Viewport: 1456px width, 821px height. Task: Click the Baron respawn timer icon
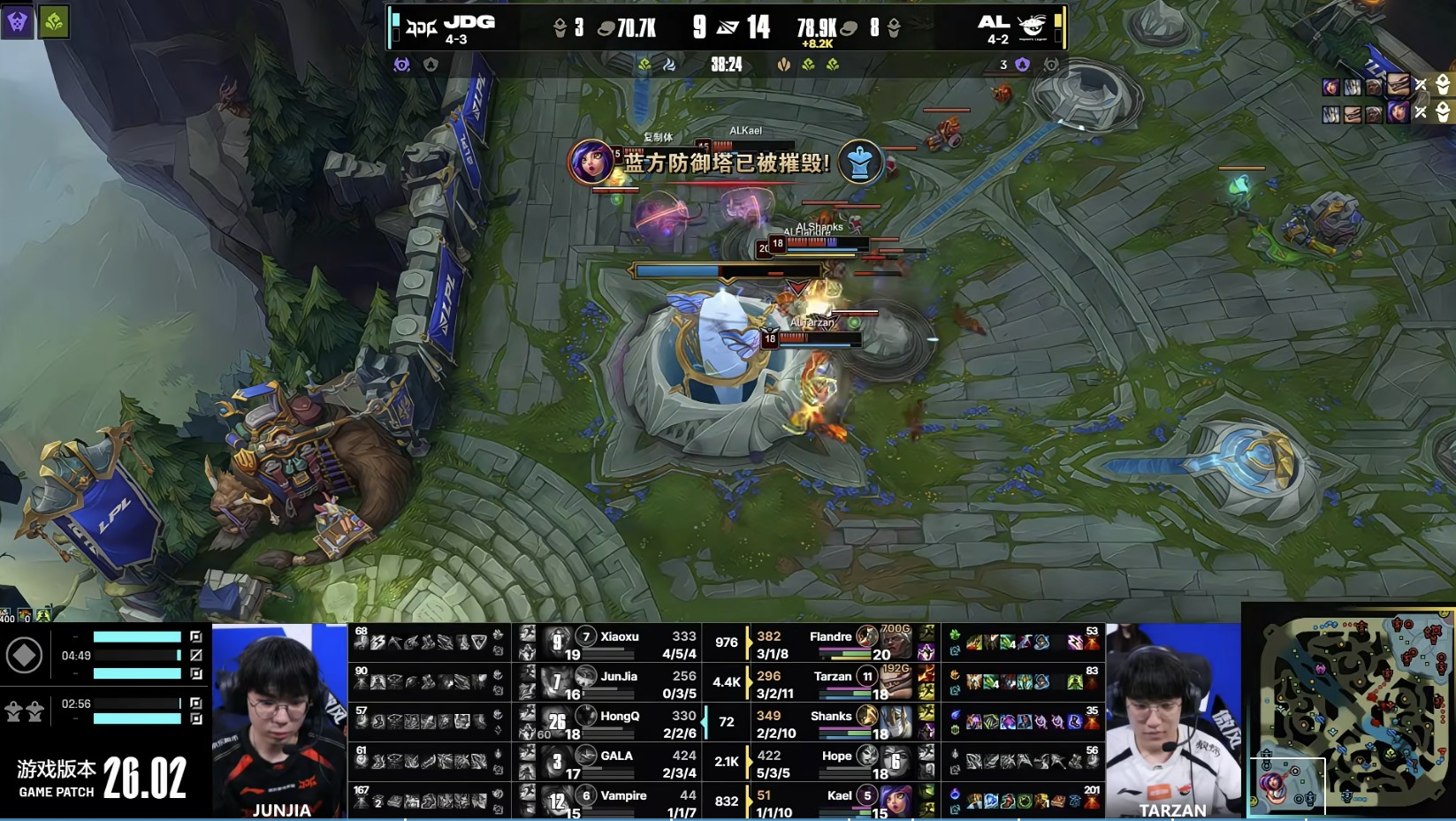coord(24,656)
